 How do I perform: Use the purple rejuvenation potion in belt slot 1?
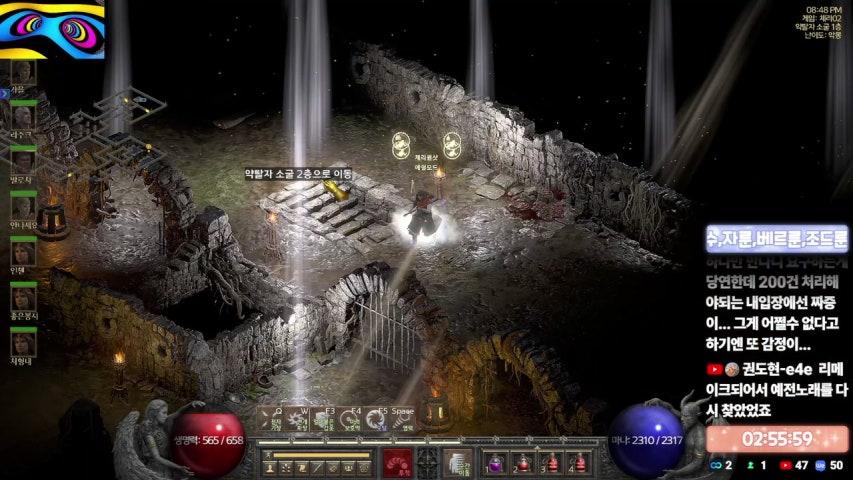point(495,463)
